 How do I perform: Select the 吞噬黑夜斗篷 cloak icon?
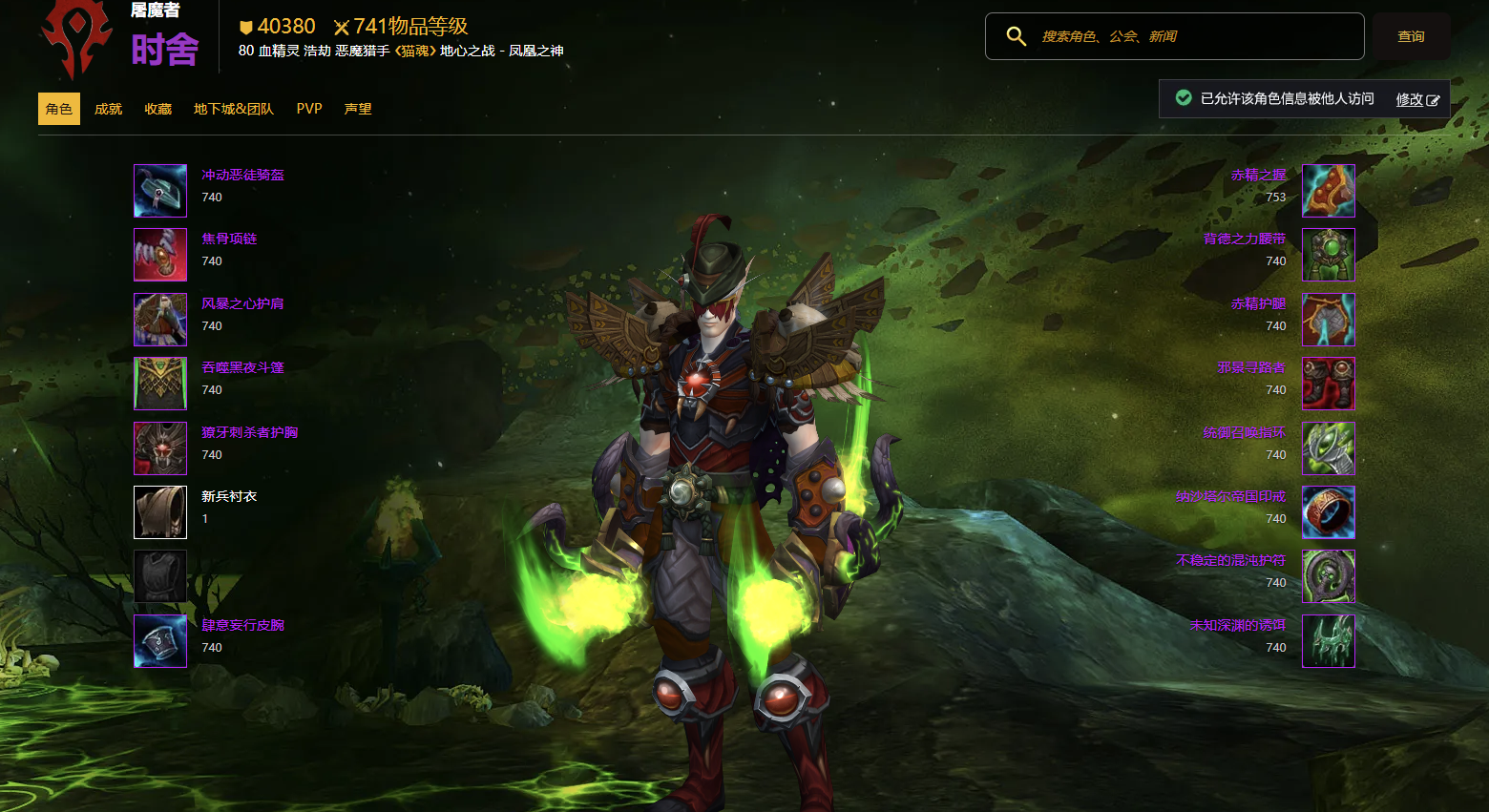pos(160,384)
